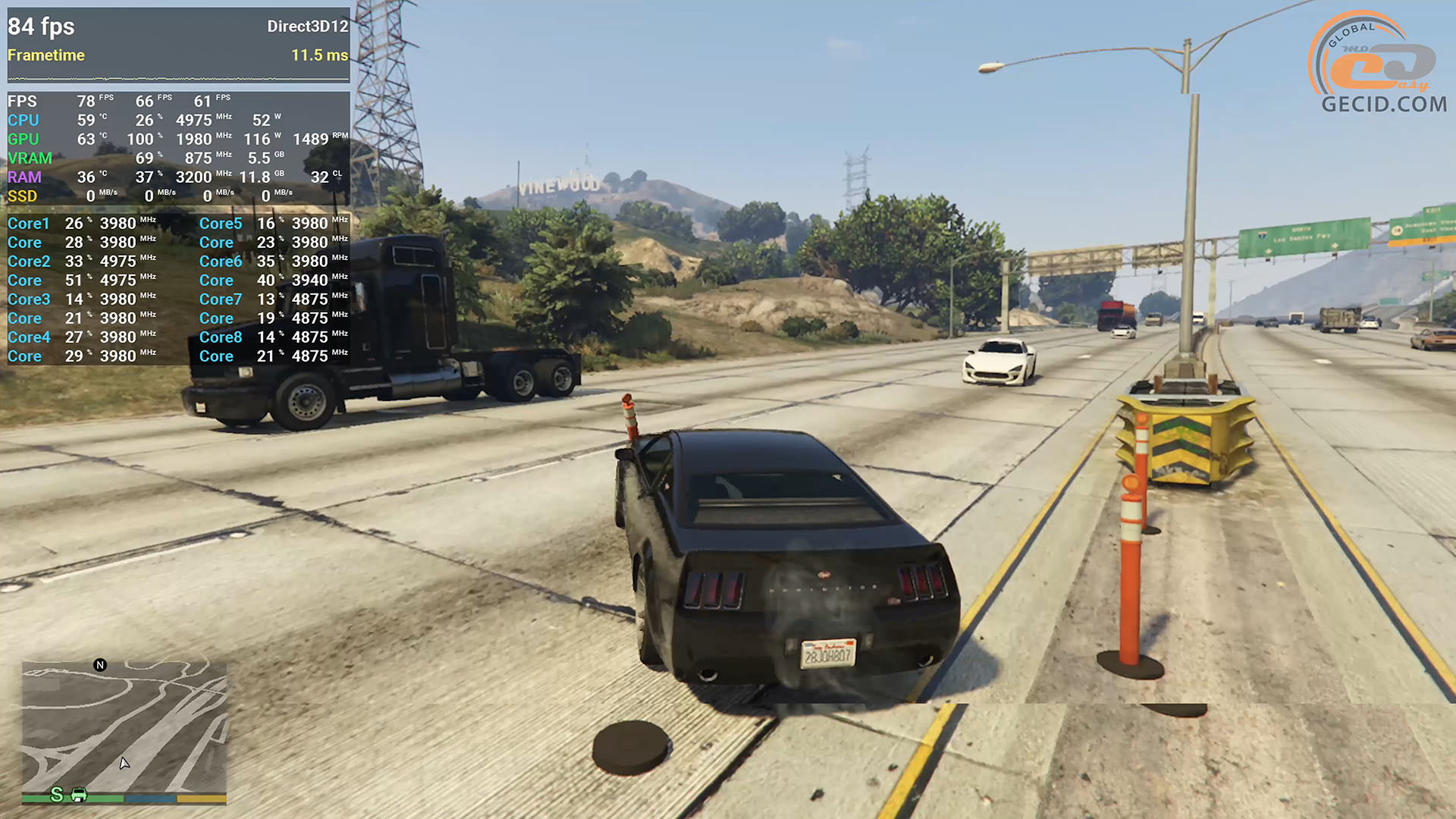1456x819 pixels.
Task: Select the green car blip on minimap
Action: click(79, 795)
